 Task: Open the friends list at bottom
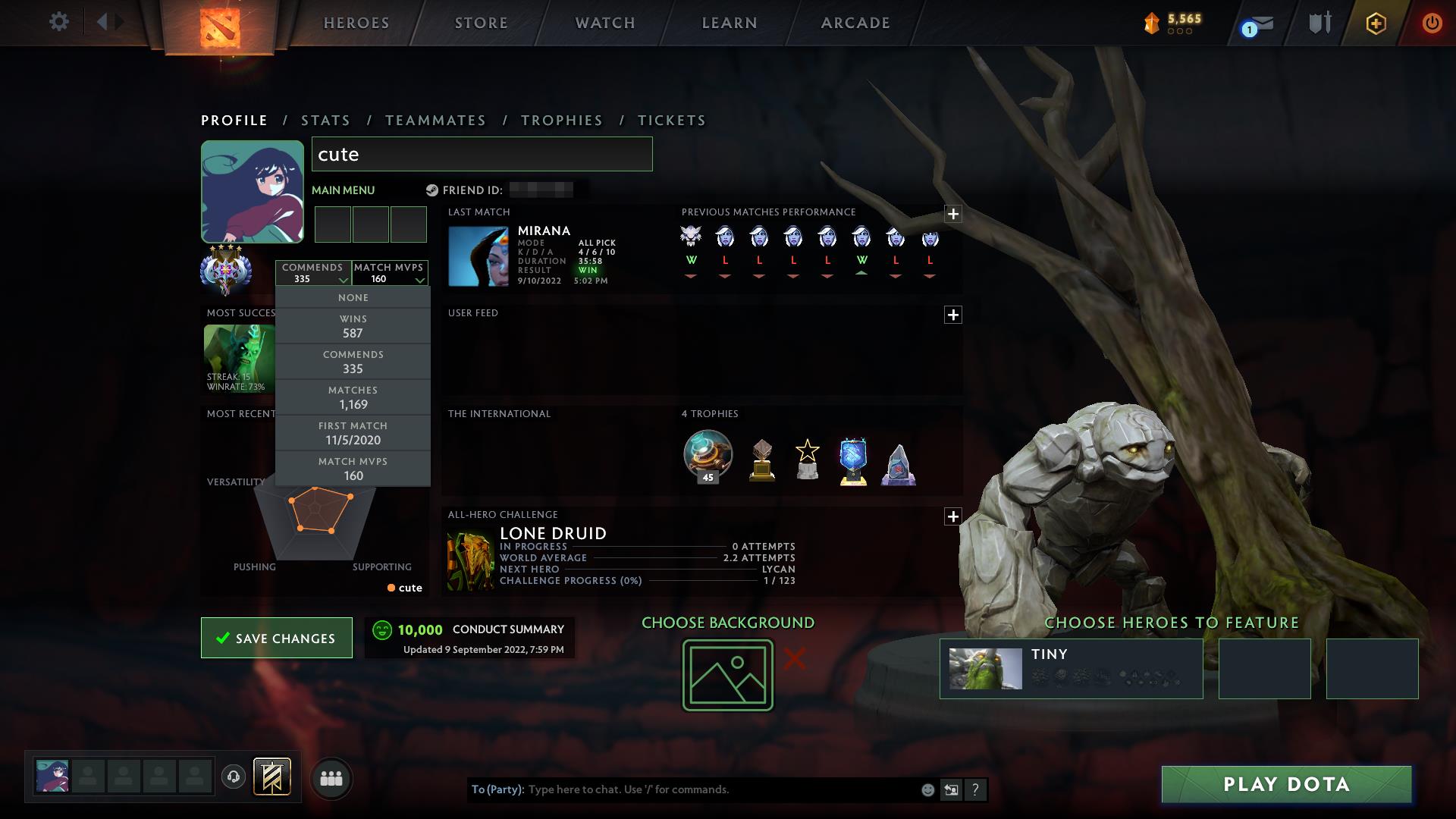pos(331,778)
